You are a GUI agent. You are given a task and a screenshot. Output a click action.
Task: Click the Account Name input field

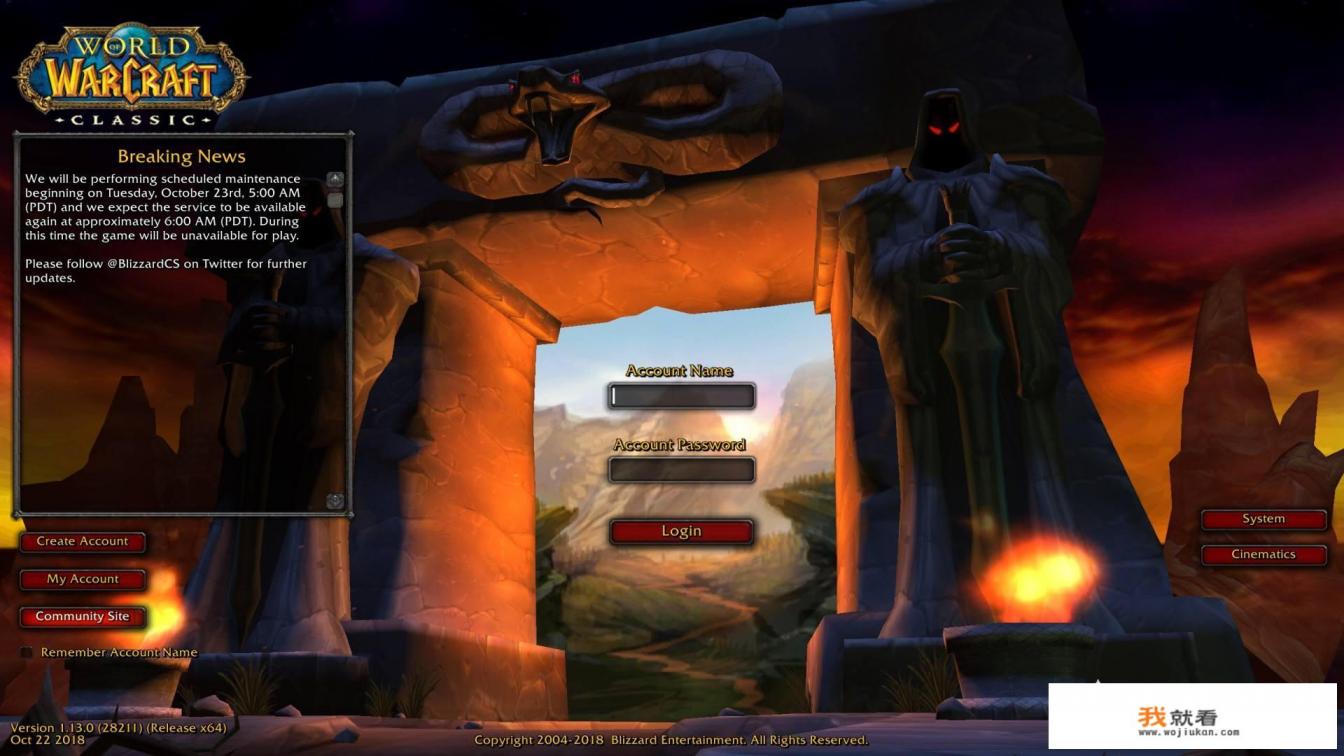682,397
